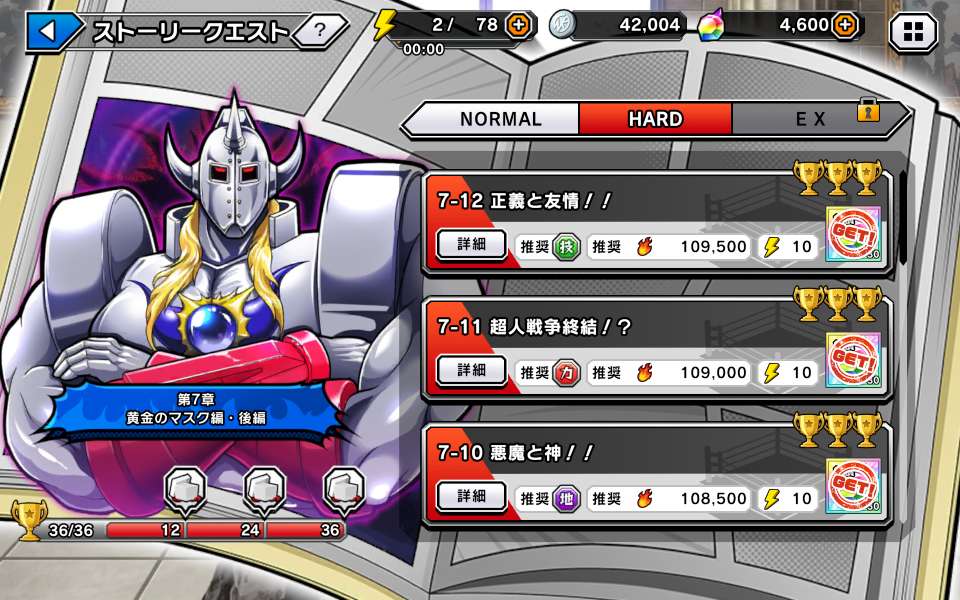Claim the 12-trophy milestone reward box

[x=183, y=490]
